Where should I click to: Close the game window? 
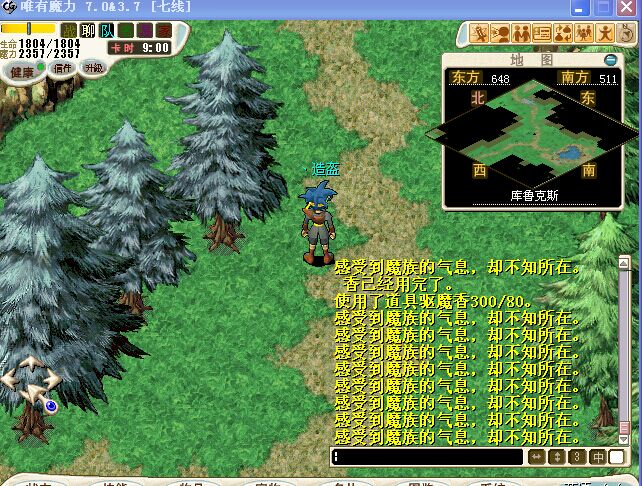627,8
